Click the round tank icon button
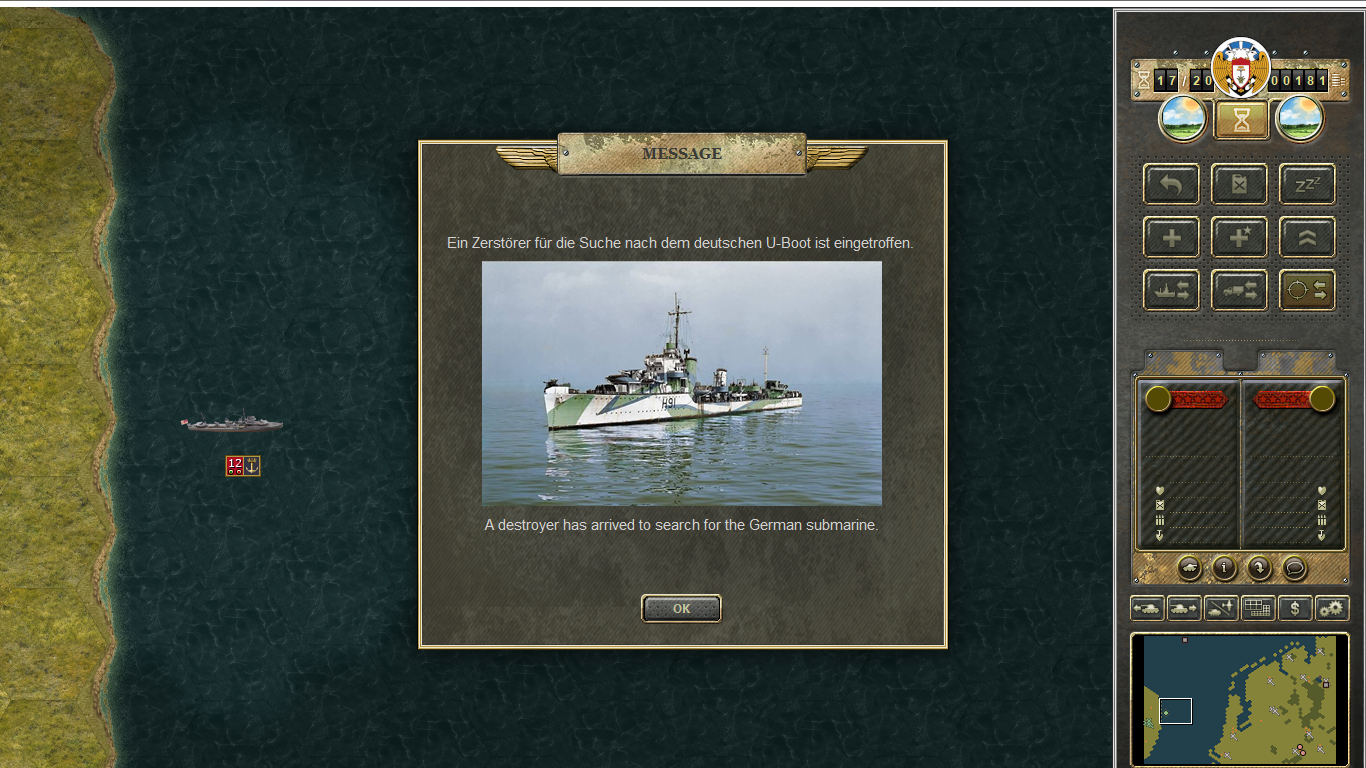Image resolution: width=1366 pixels, height=768 pixels. pos(1190,568)
